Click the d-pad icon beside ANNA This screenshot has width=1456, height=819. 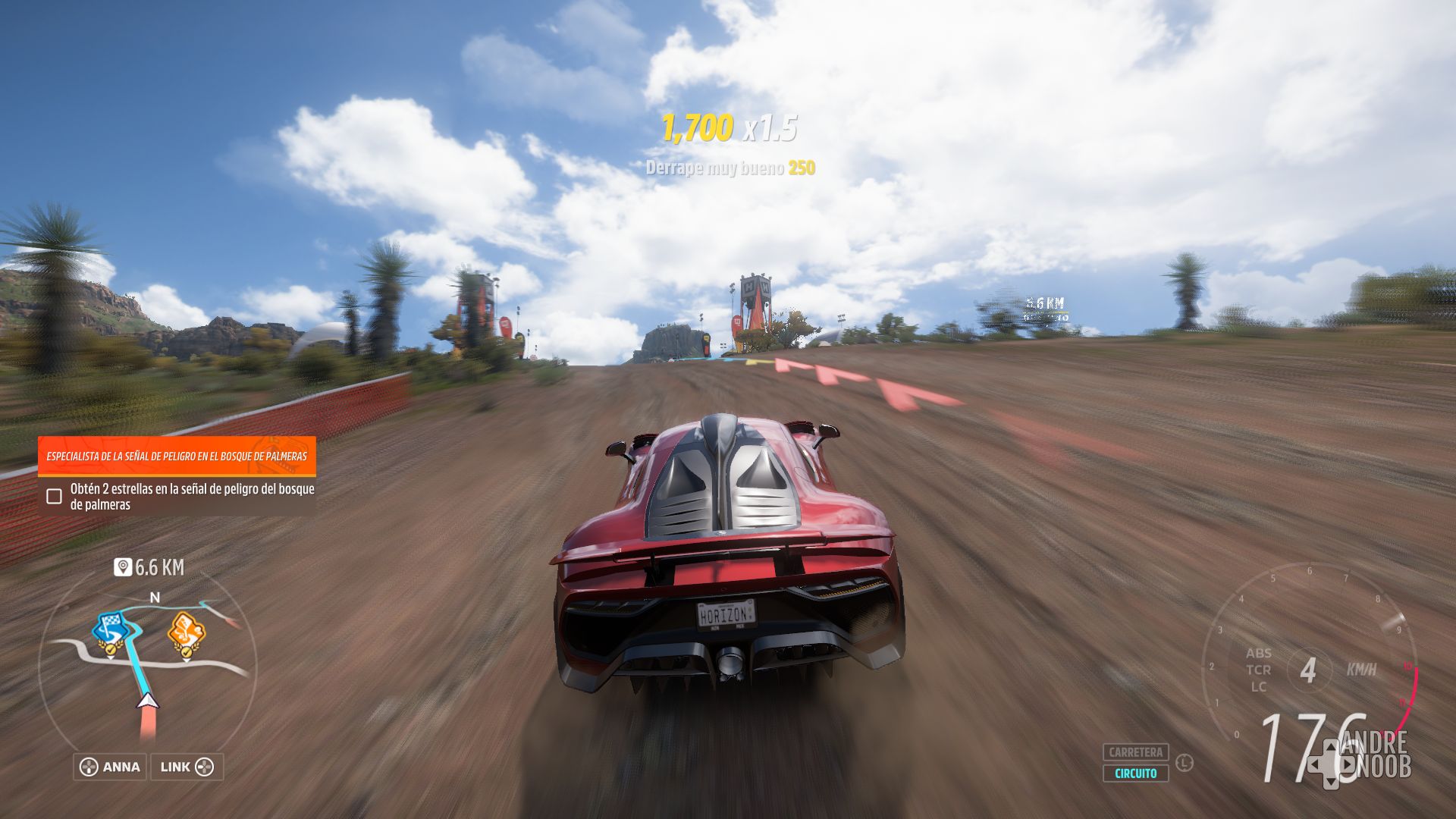click(x=88, y=767)
